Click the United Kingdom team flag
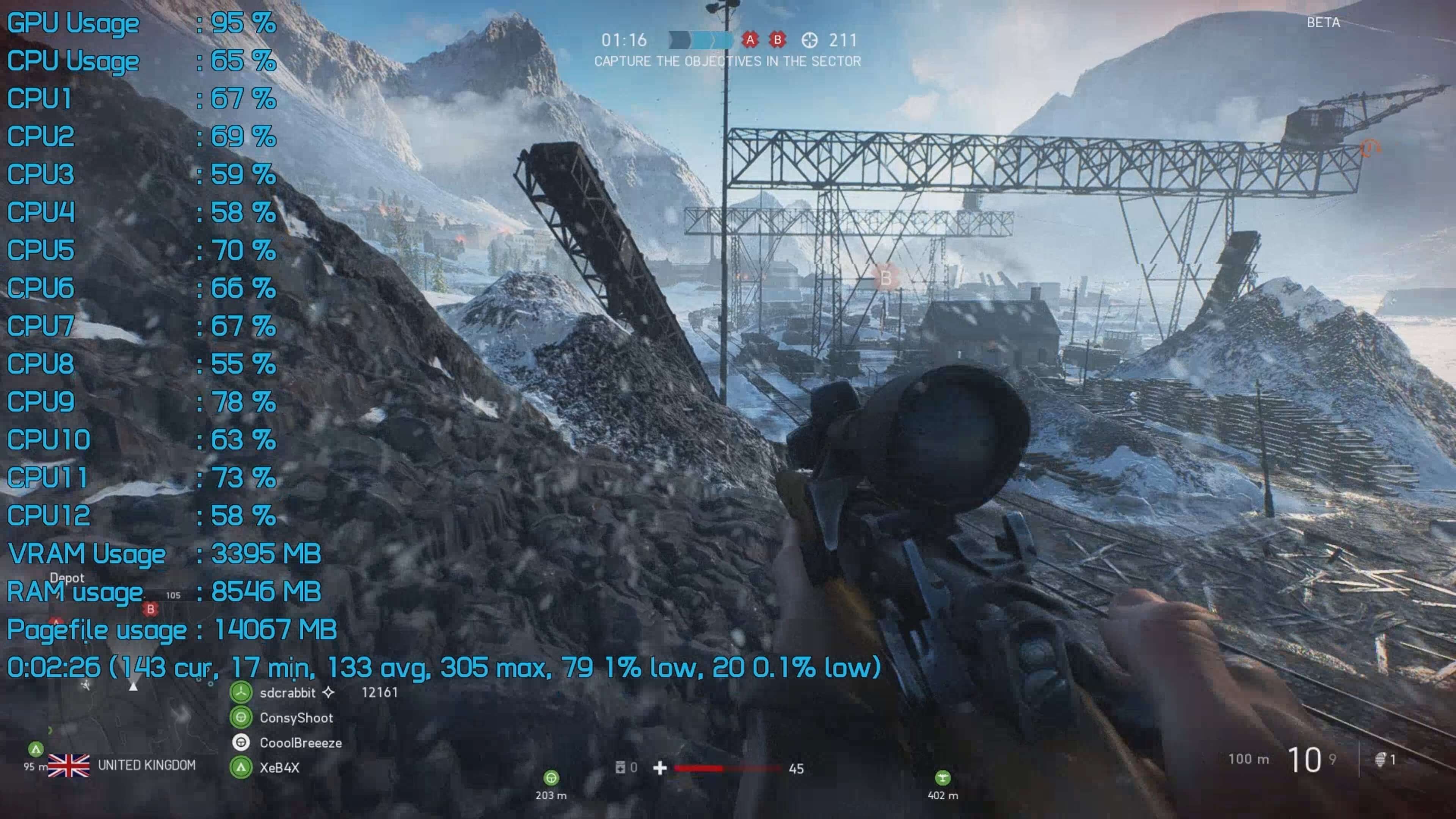Image resolution: width=1456 pixels, height=819 pixels. (68, 766)
